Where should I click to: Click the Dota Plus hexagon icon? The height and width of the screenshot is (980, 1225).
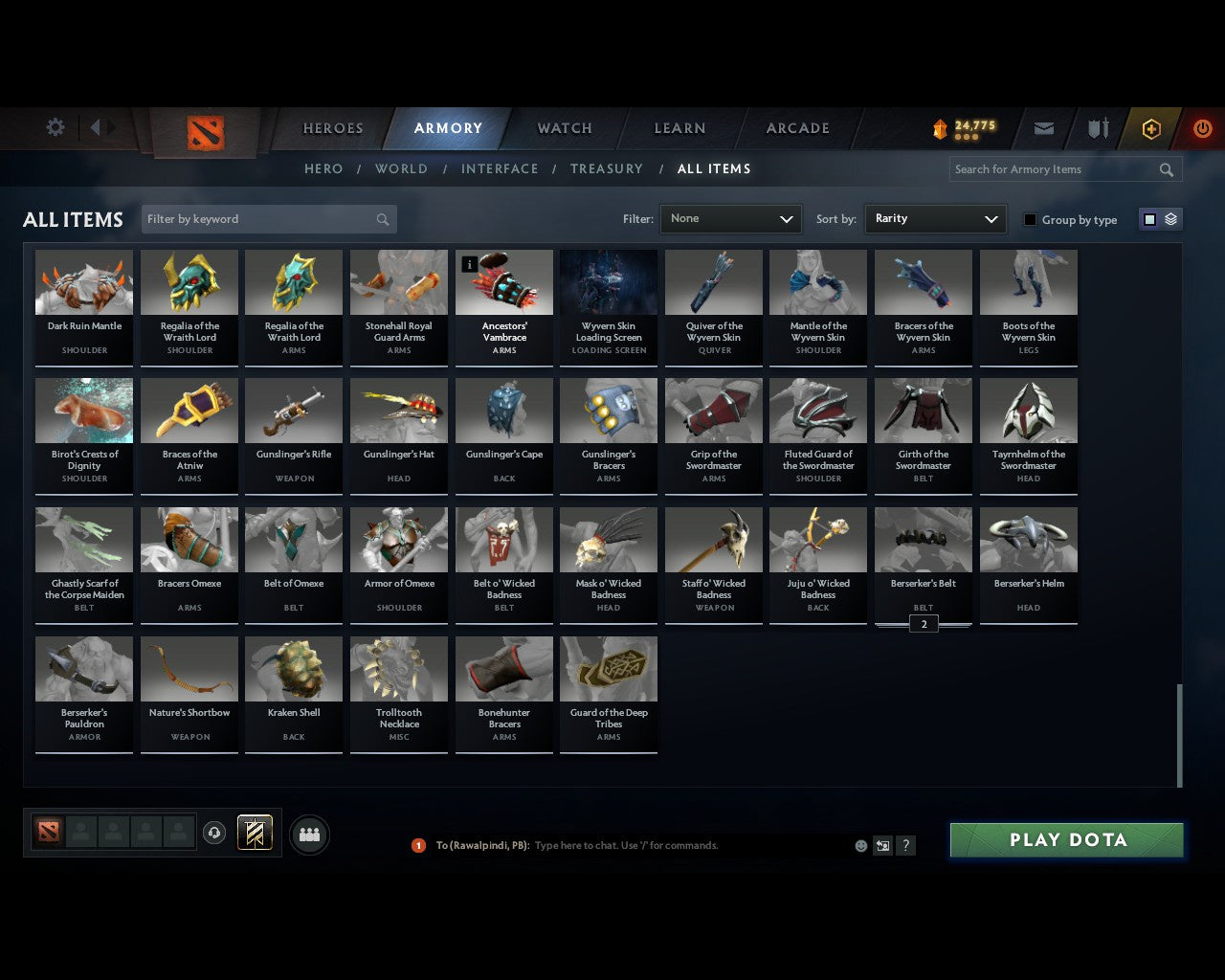[1150, 128]
